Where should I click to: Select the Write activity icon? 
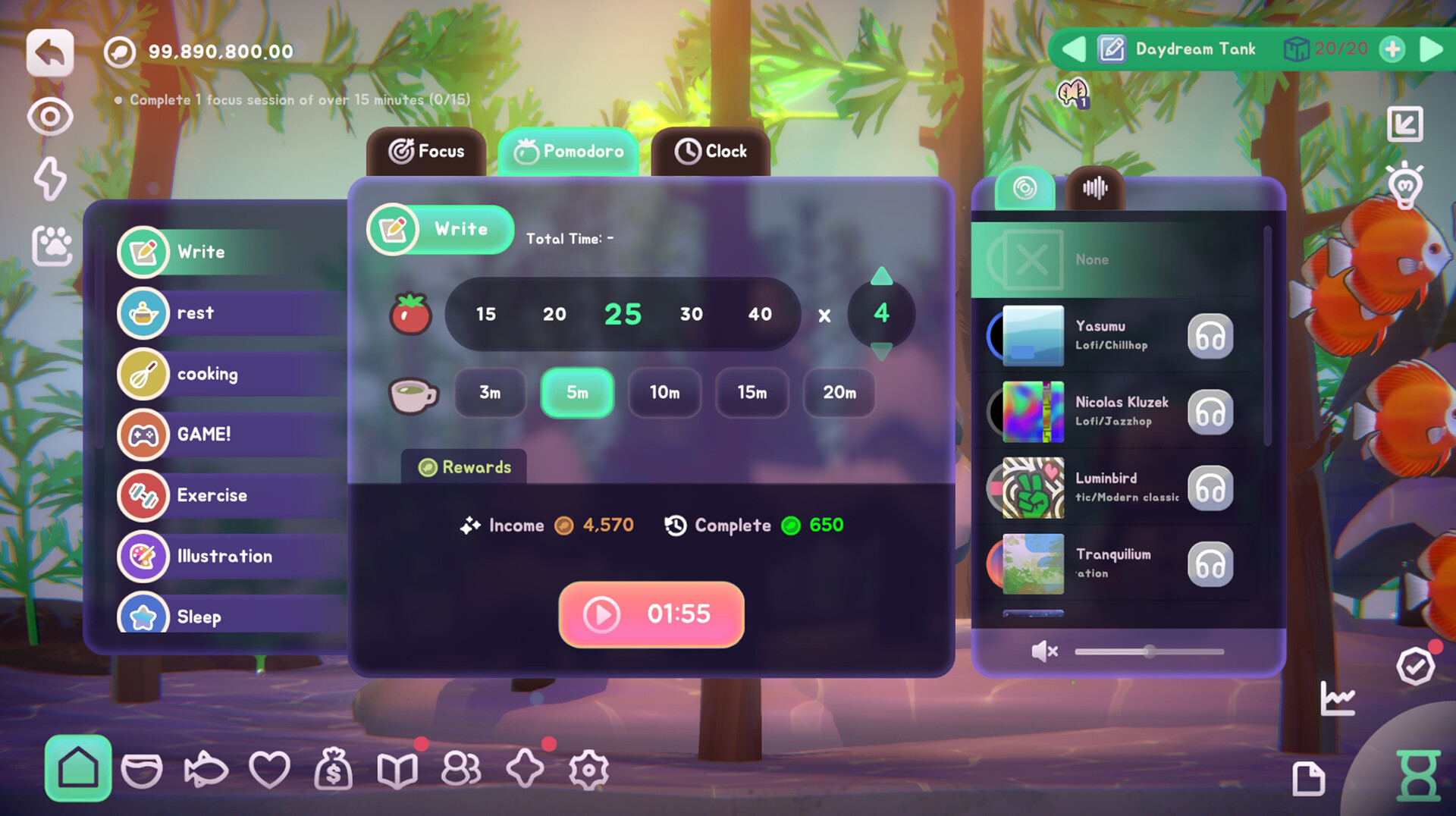143,253
